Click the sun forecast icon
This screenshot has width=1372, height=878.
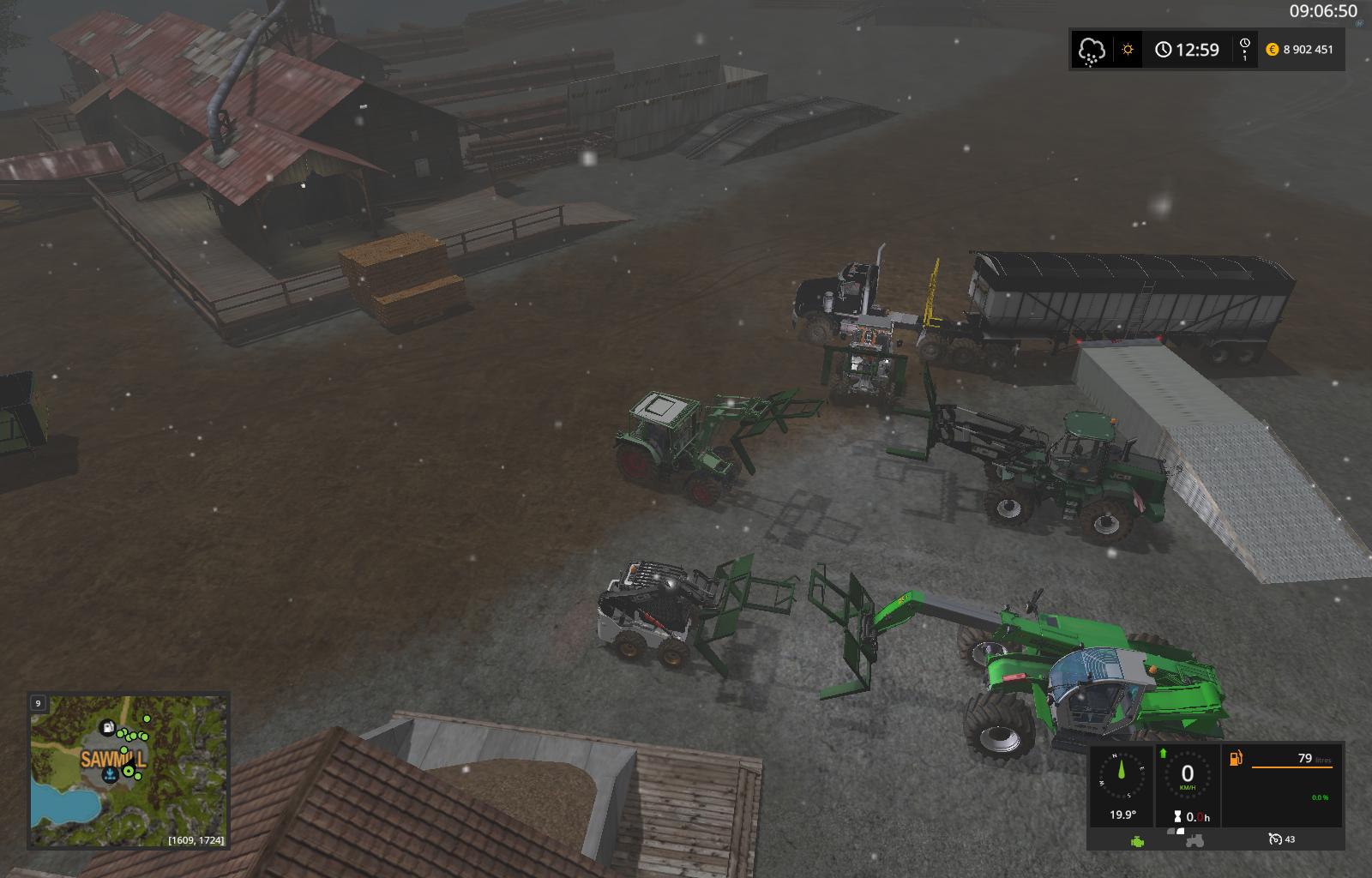[1128, 50]
